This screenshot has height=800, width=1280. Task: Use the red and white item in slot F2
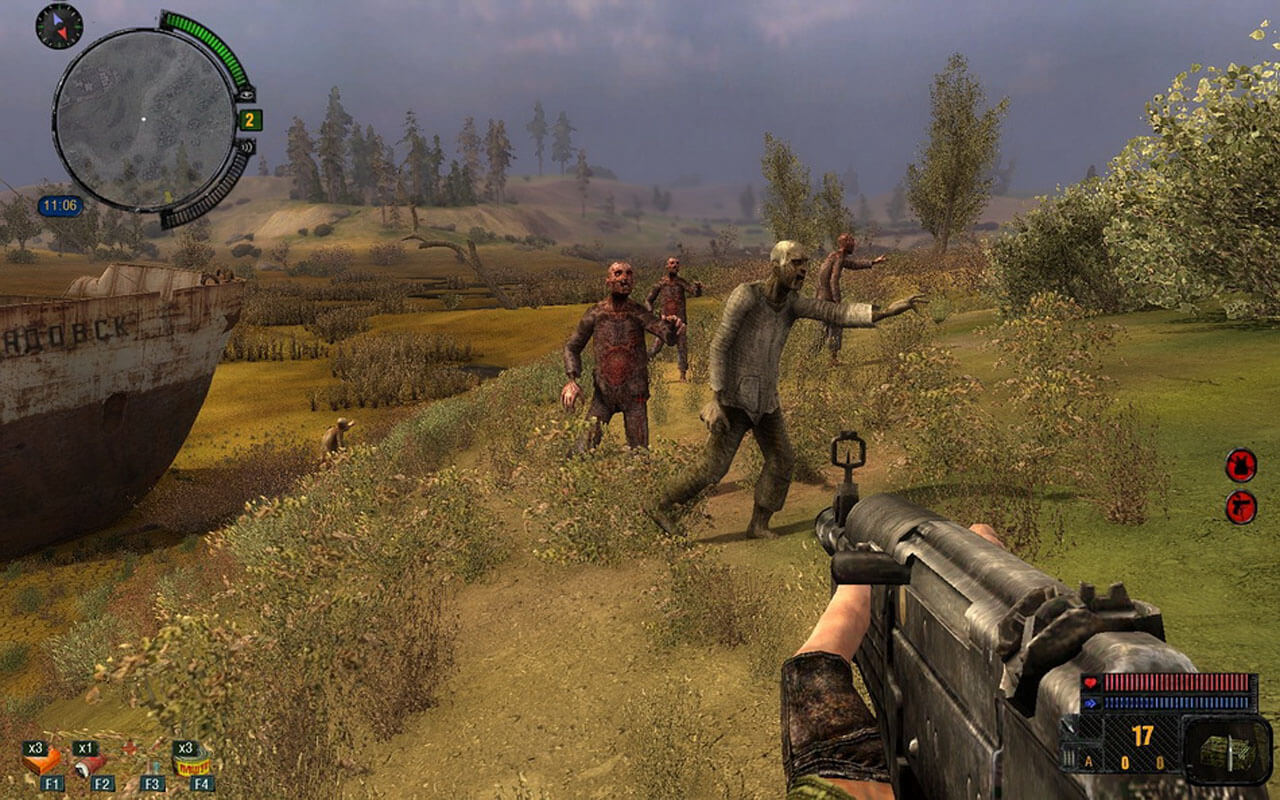pos(92,765)
